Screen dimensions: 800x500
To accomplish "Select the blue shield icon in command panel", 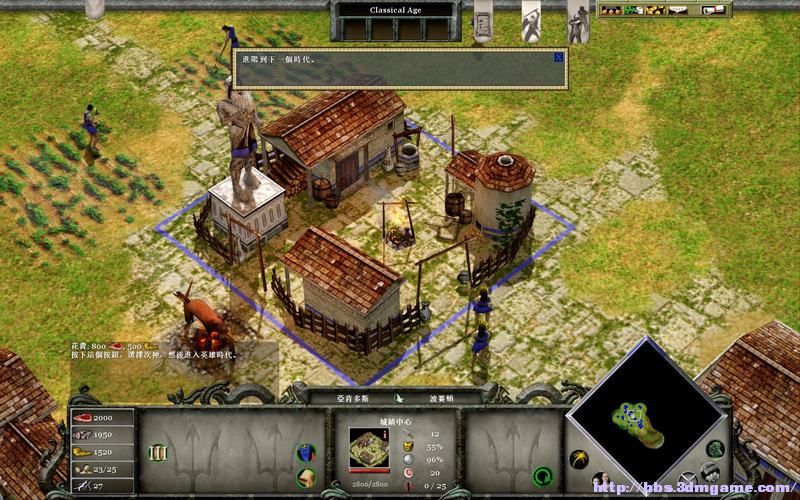I will 307,455.
